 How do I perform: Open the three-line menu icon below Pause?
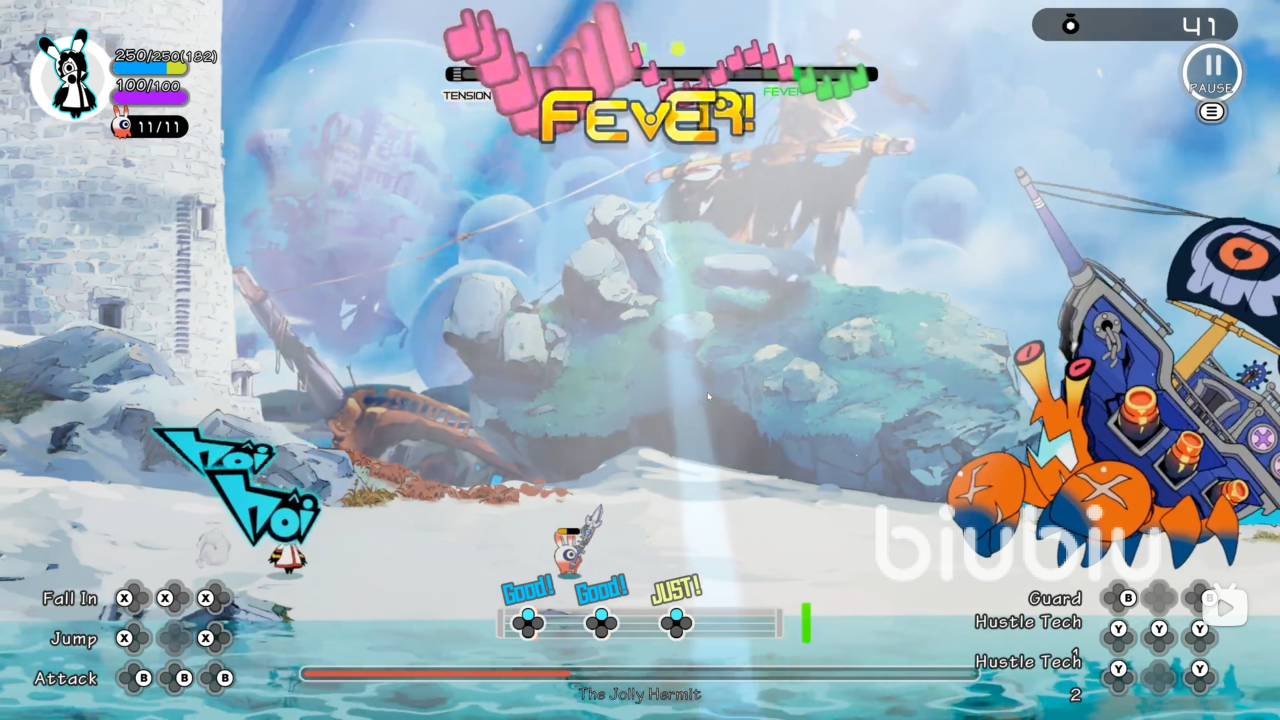click(x=1211, y=112)
